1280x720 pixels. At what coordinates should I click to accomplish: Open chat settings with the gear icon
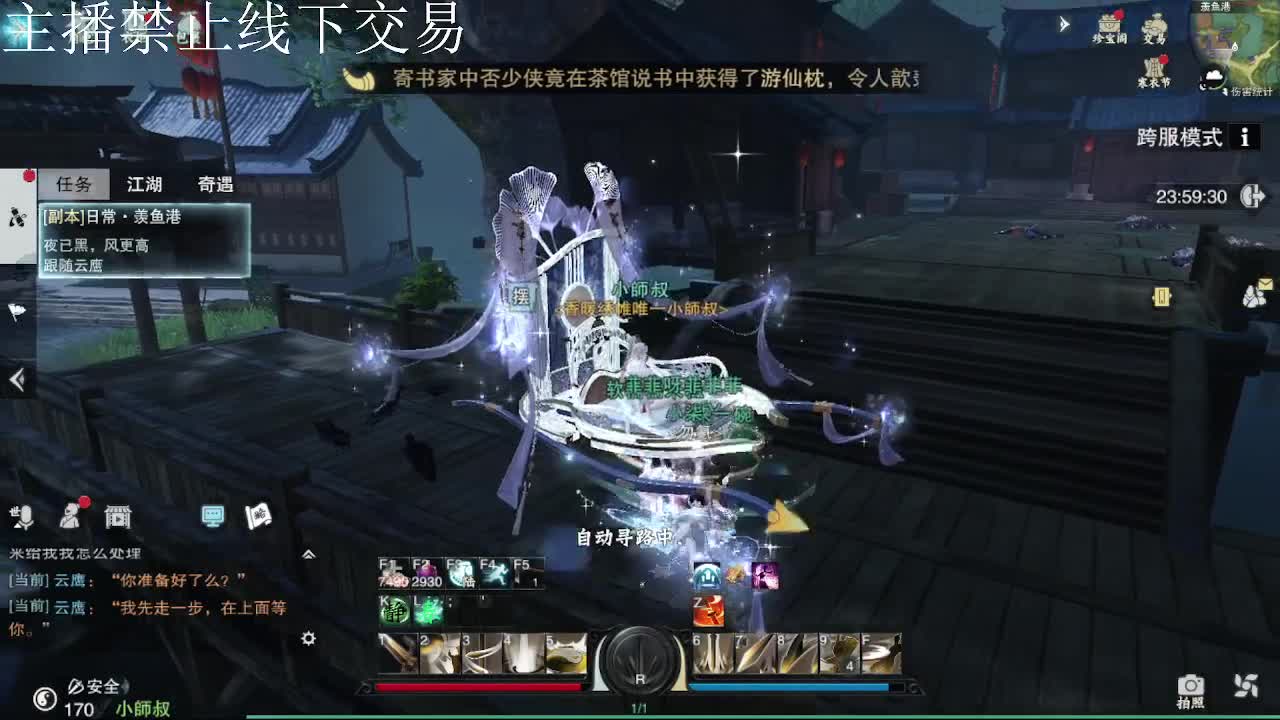(308, 640)
